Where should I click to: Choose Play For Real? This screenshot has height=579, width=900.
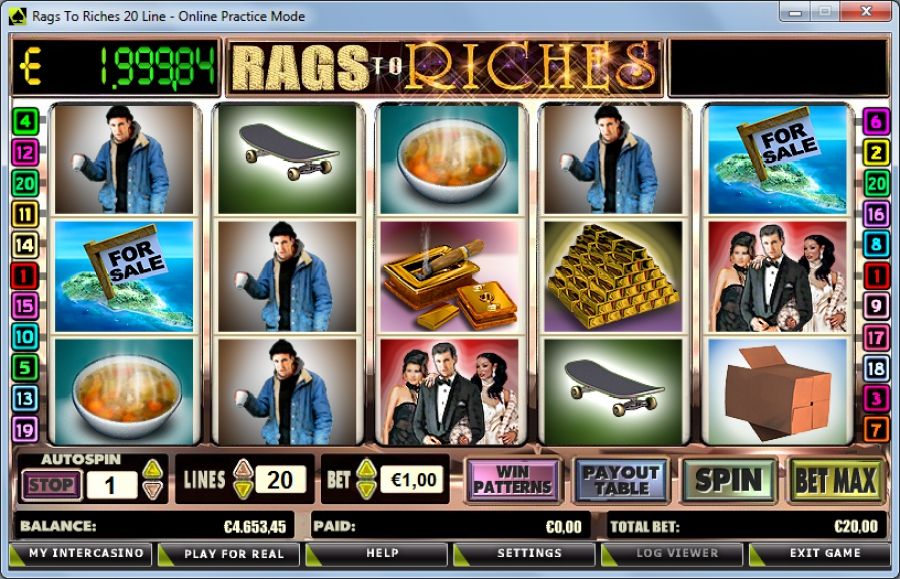coord(228,553)
